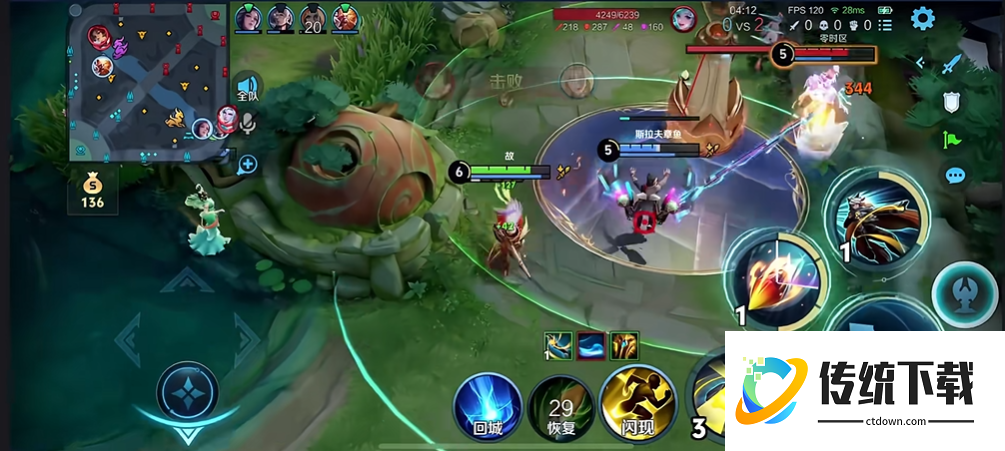Use the 恢复 heal skill
The width and height of the screenshot is (1005, 451).
[x=560, y=408]
